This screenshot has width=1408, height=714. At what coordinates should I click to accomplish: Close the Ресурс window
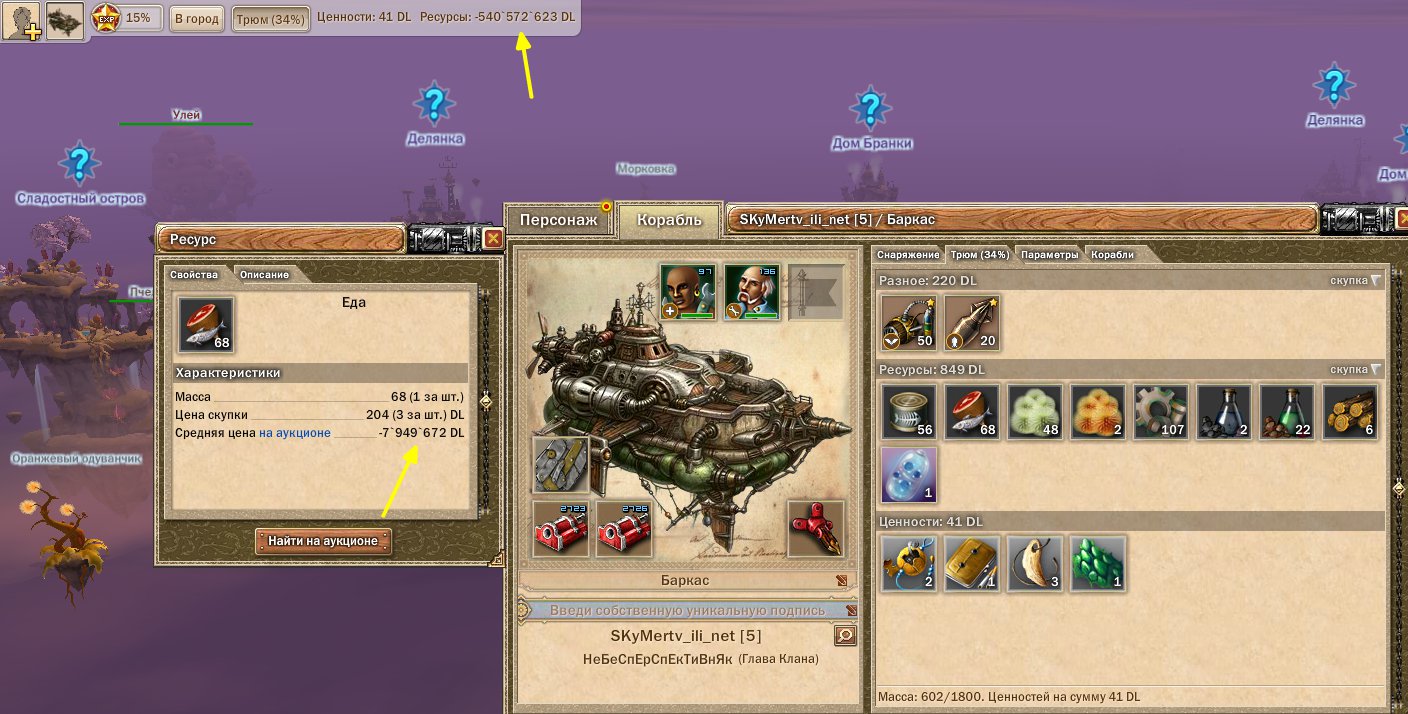(x=493, y=238)
